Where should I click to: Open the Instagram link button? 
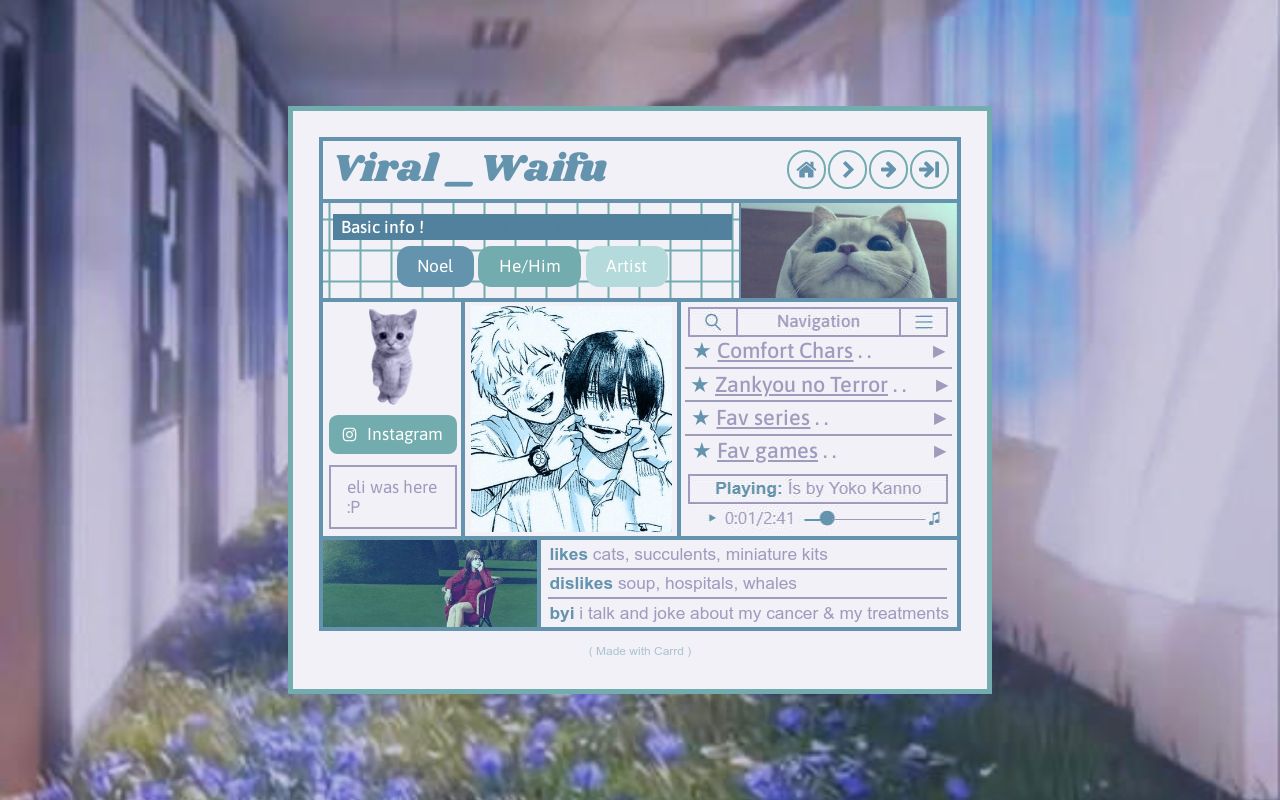click(x=393, y=434)
